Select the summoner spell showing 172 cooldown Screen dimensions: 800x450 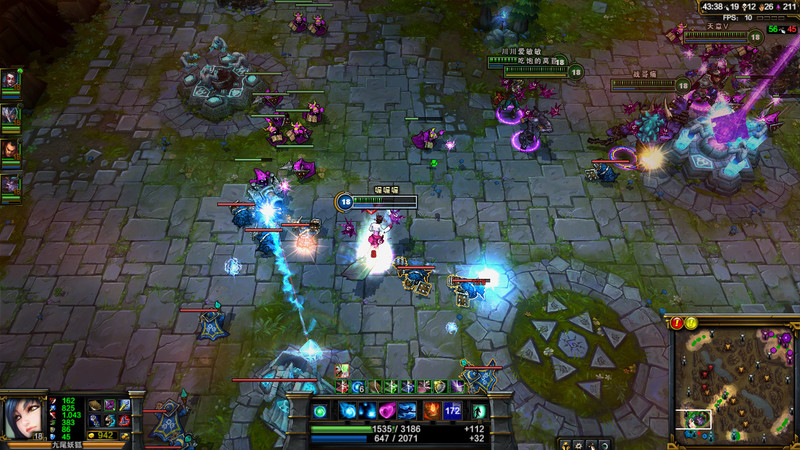[452, 411]
